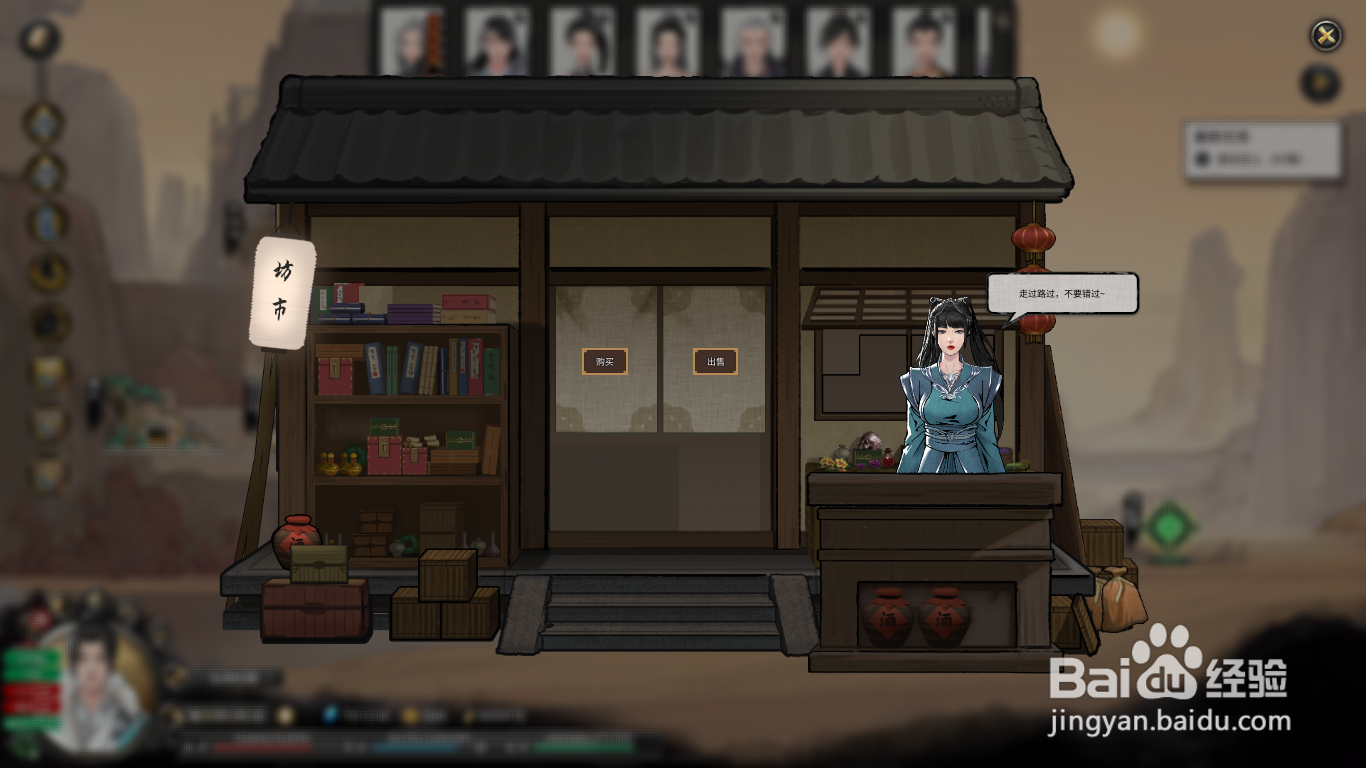
Task: Select the leftmost character portrait in the top row
Action: tap(413, 38)
